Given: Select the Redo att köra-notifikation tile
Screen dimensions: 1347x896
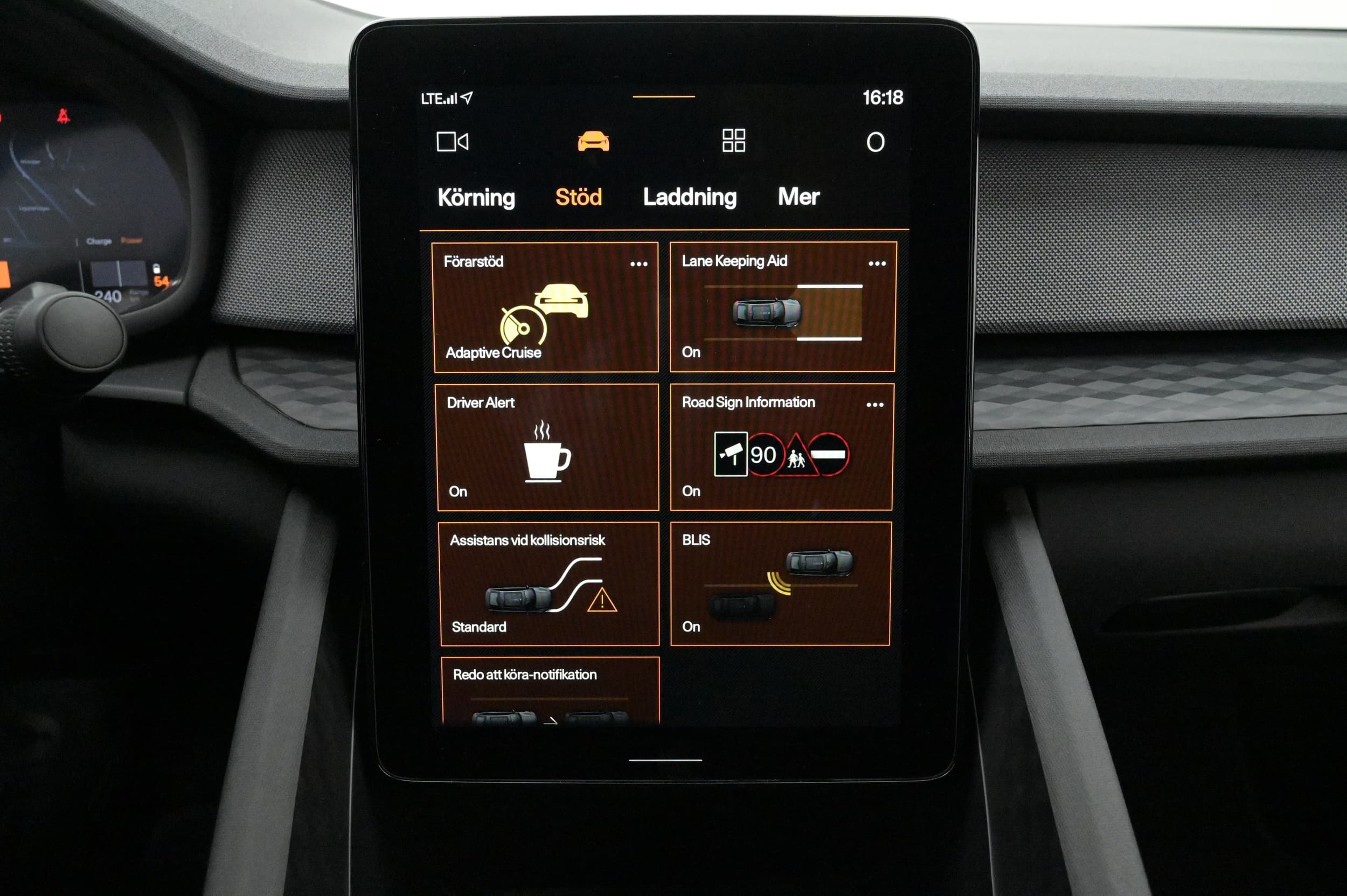Looking at the screenshot, I should click(x=550, y=690).
